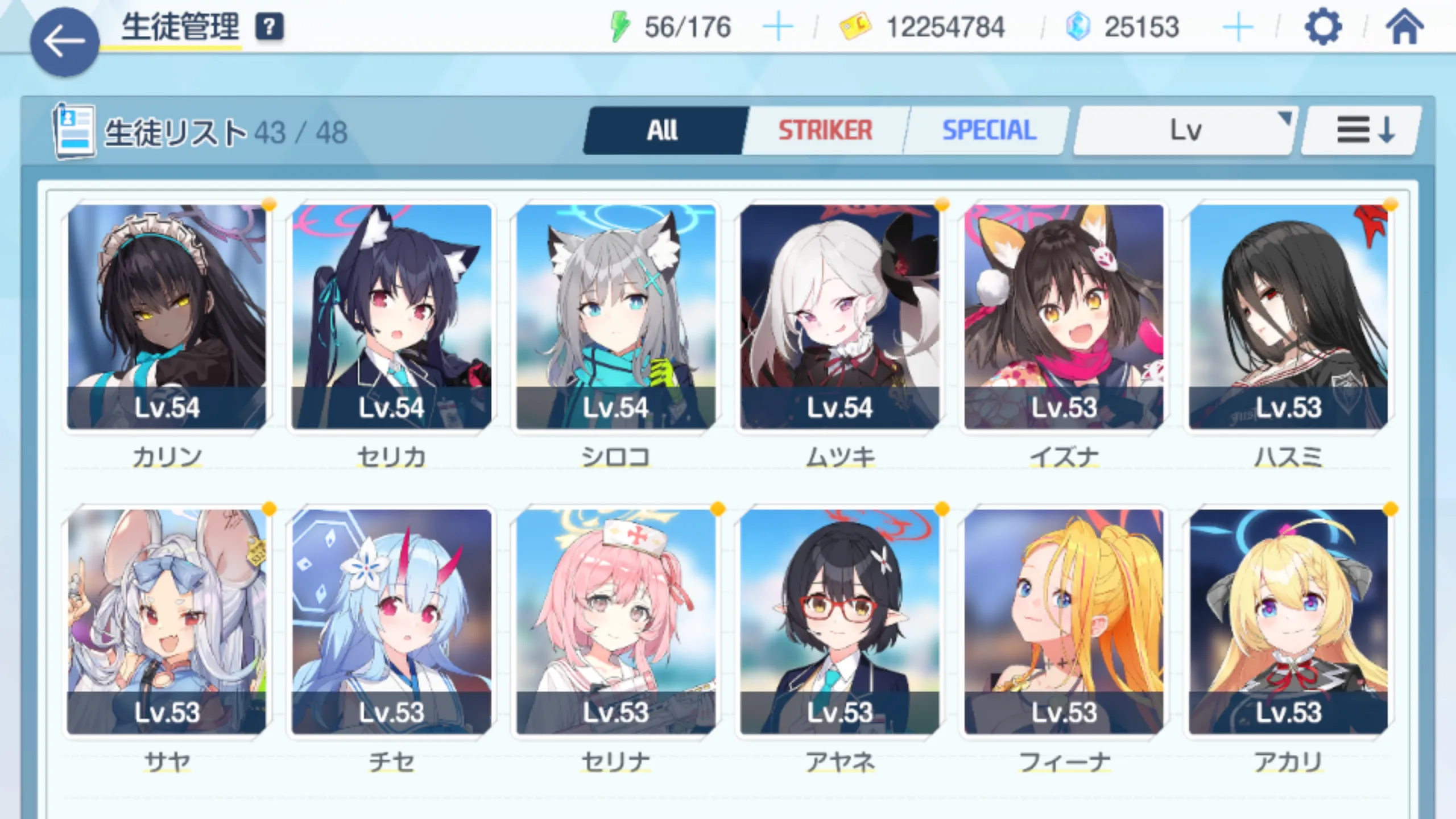Go back with the arrow button
Viewport: 1456px width, 819px height.
click(x=64, y=42)
